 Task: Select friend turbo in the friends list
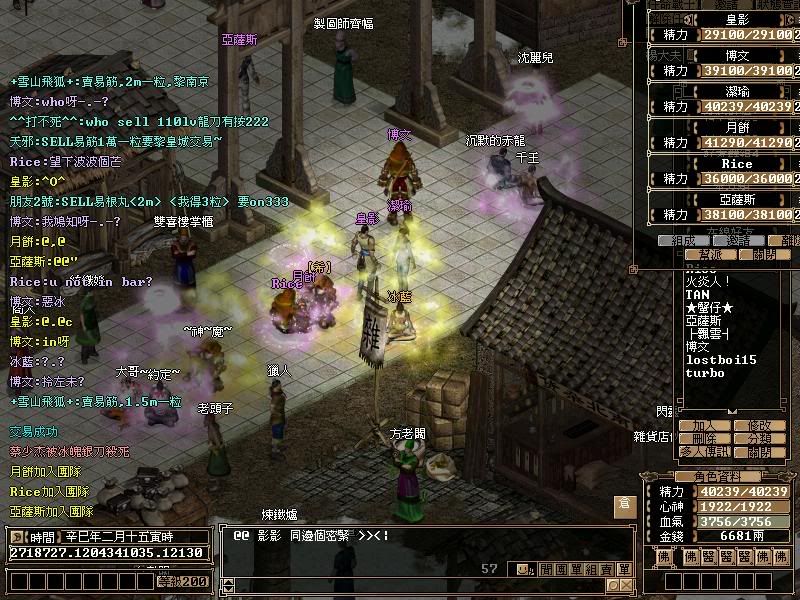(x=705, y=373)
